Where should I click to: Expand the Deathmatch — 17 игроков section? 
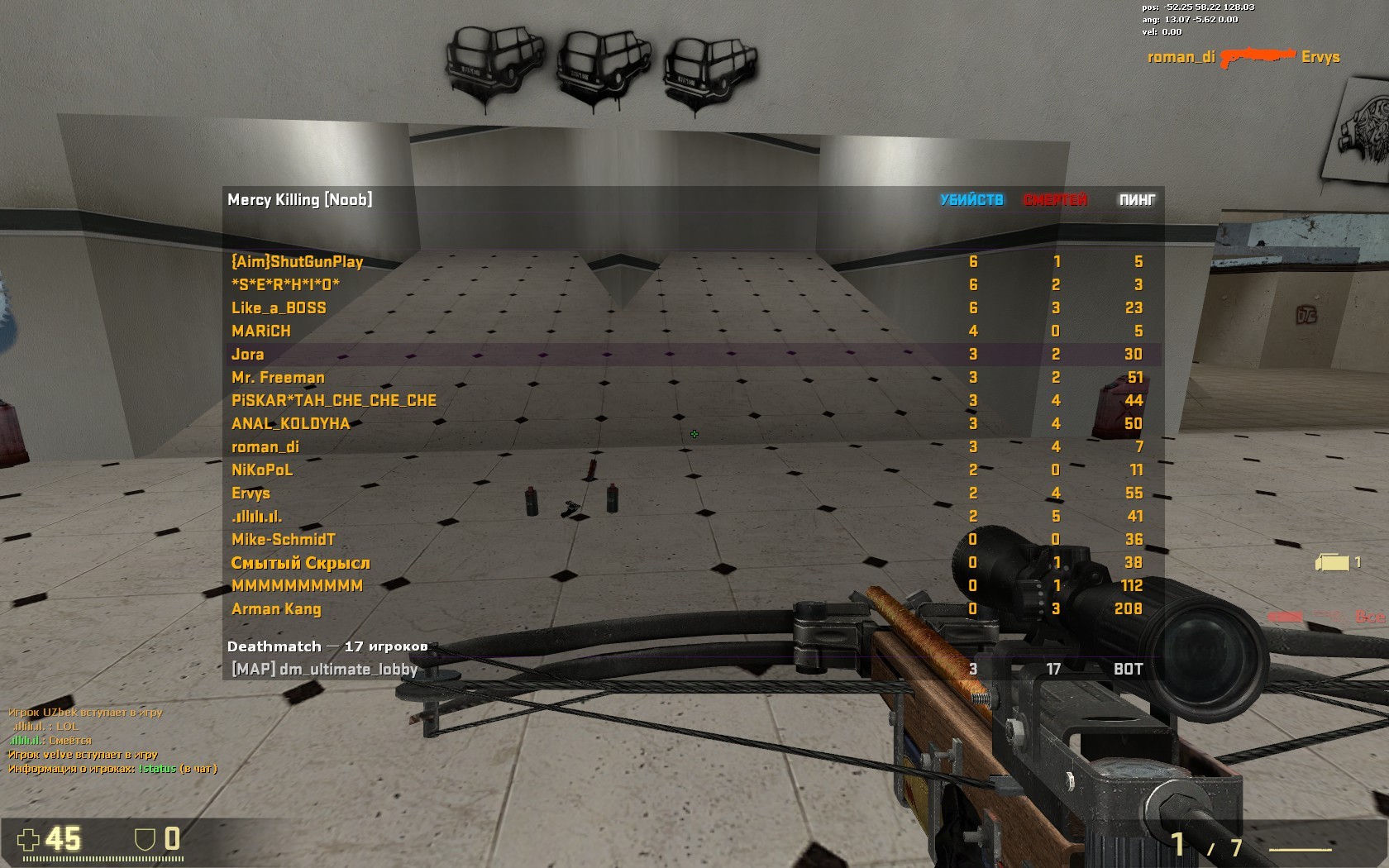coord(327,646)
